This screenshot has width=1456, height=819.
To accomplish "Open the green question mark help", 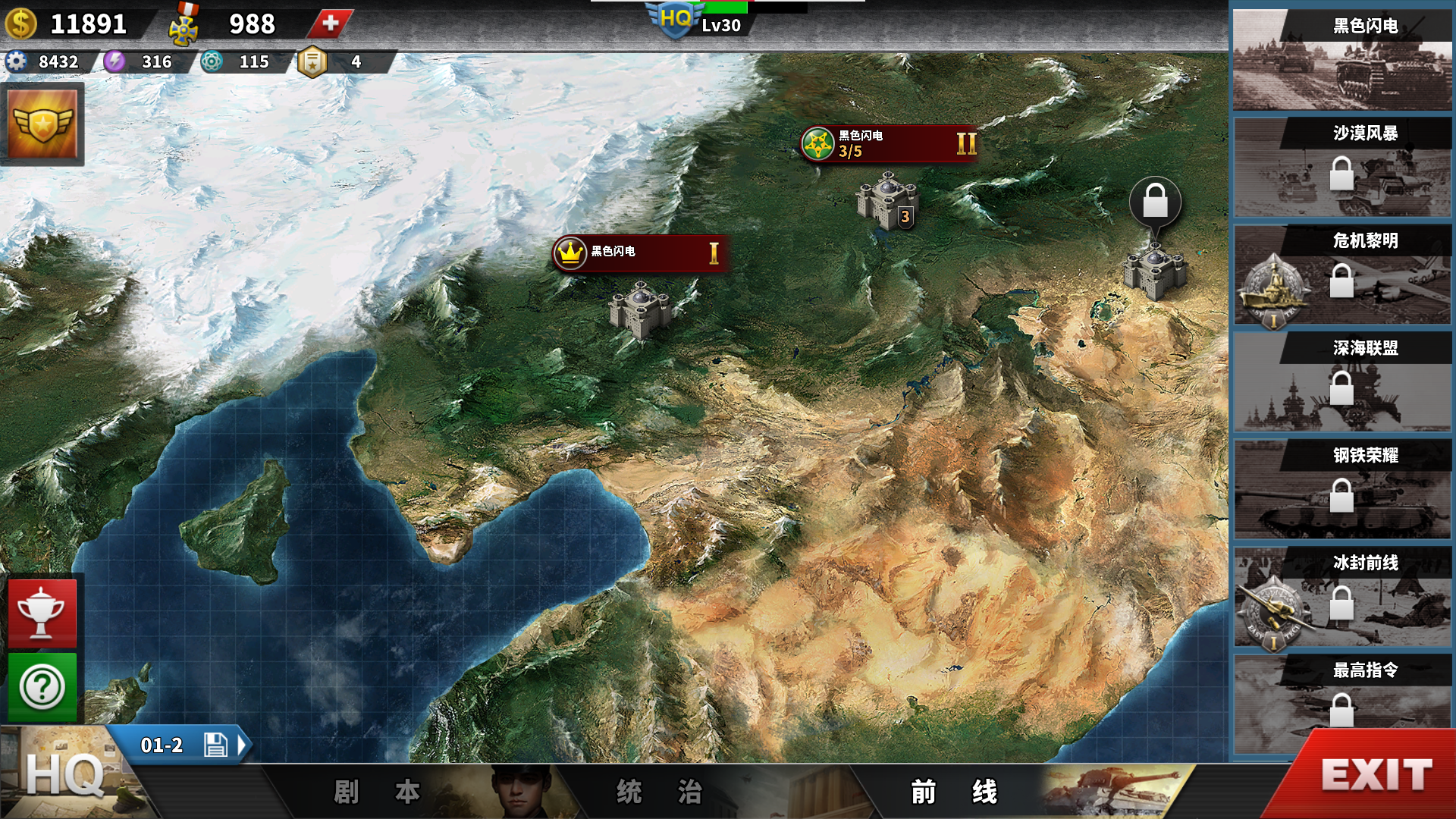I will click(x=42, y=687).
